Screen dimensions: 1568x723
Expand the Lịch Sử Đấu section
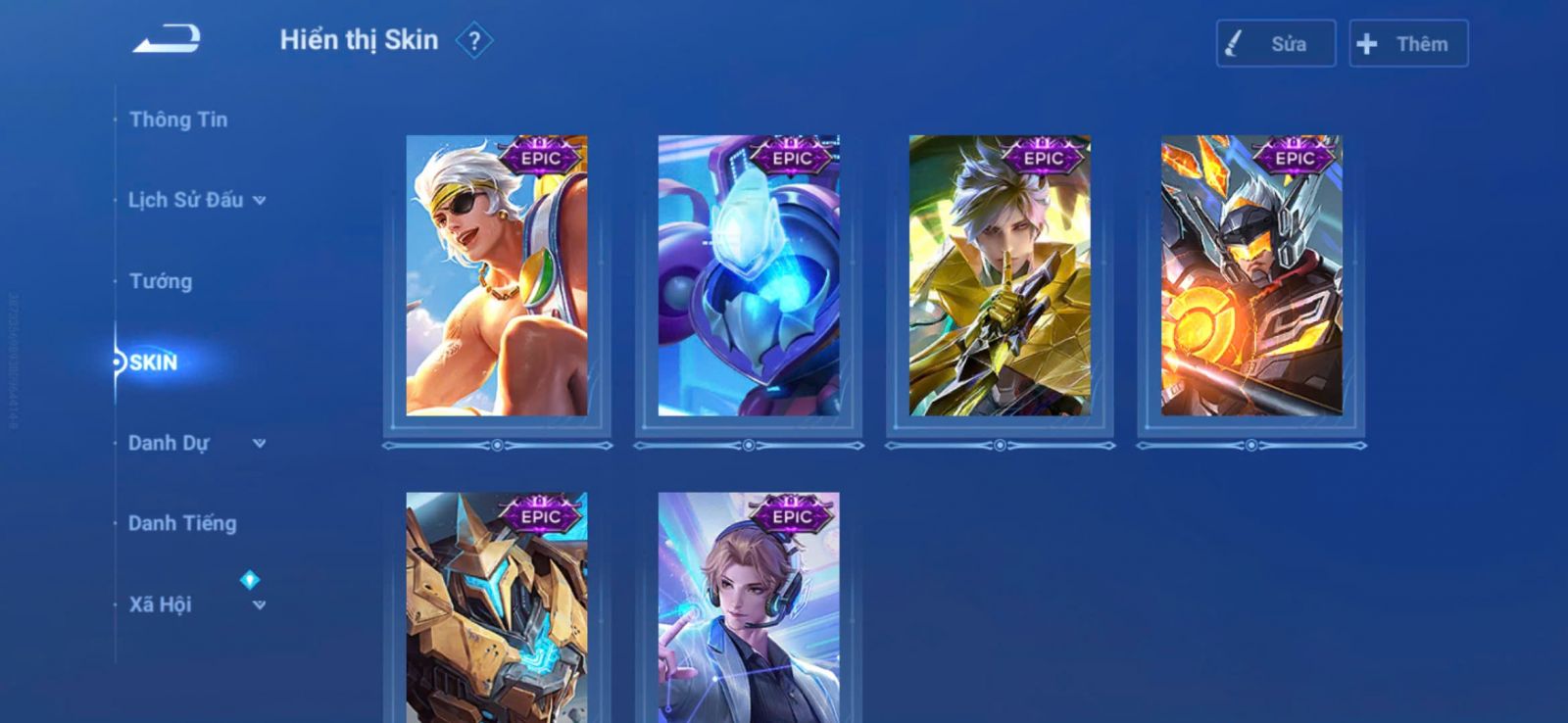pyautogui.click(x=196, y=200)
